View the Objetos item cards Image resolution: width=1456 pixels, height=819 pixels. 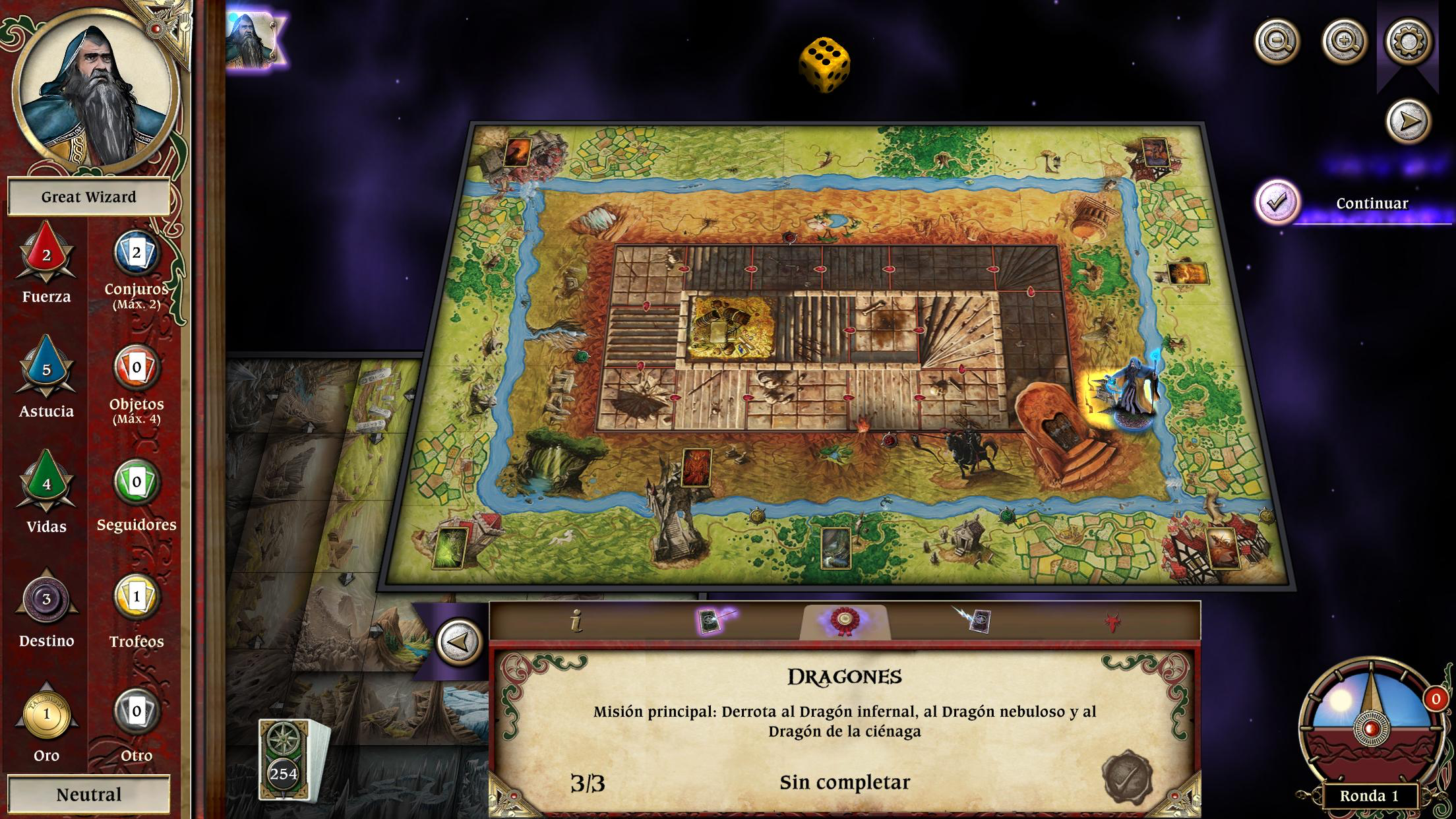[136, 368]
